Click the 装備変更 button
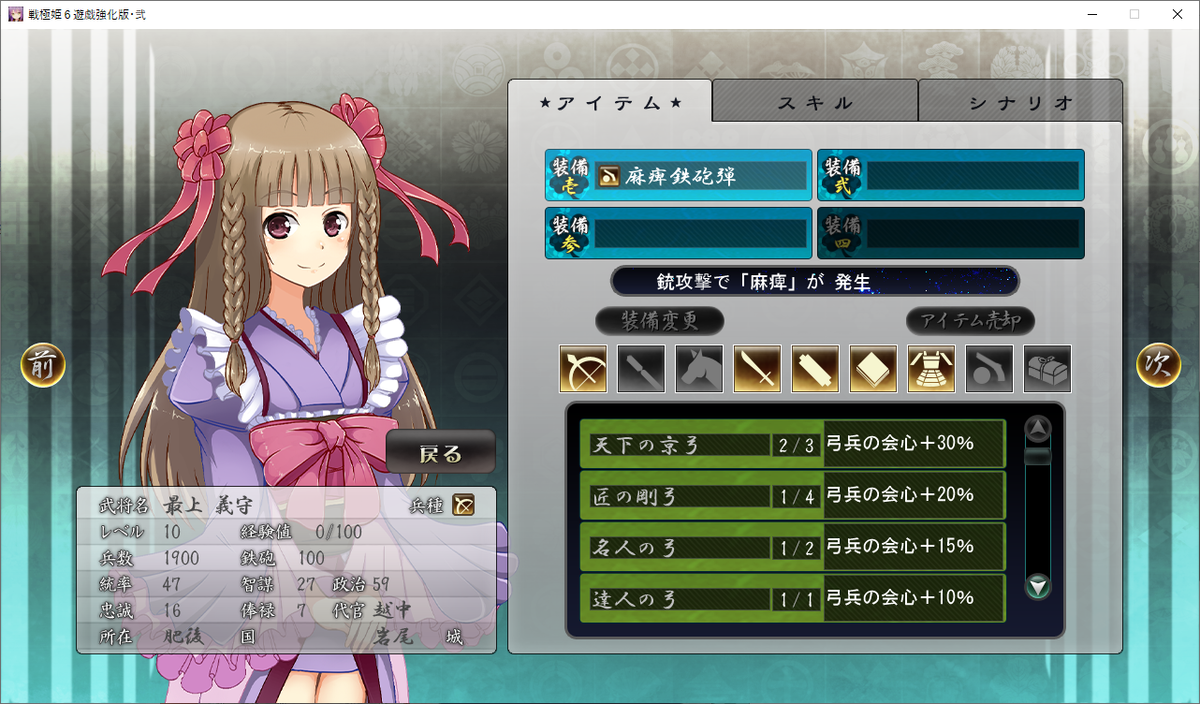Screen dimensions: 1200x704 coord(659,321)
